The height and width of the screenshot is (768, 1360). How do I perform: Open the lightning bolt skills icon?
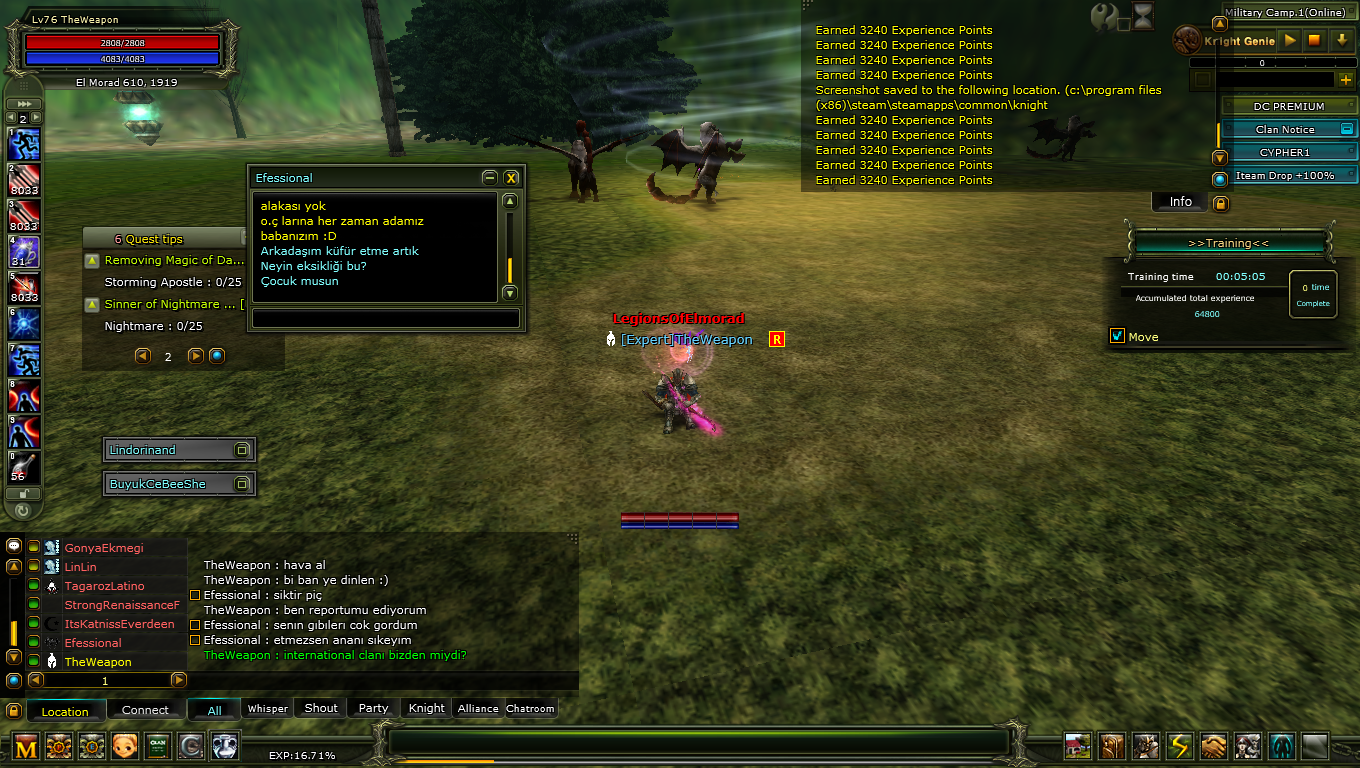point(1181,746)
